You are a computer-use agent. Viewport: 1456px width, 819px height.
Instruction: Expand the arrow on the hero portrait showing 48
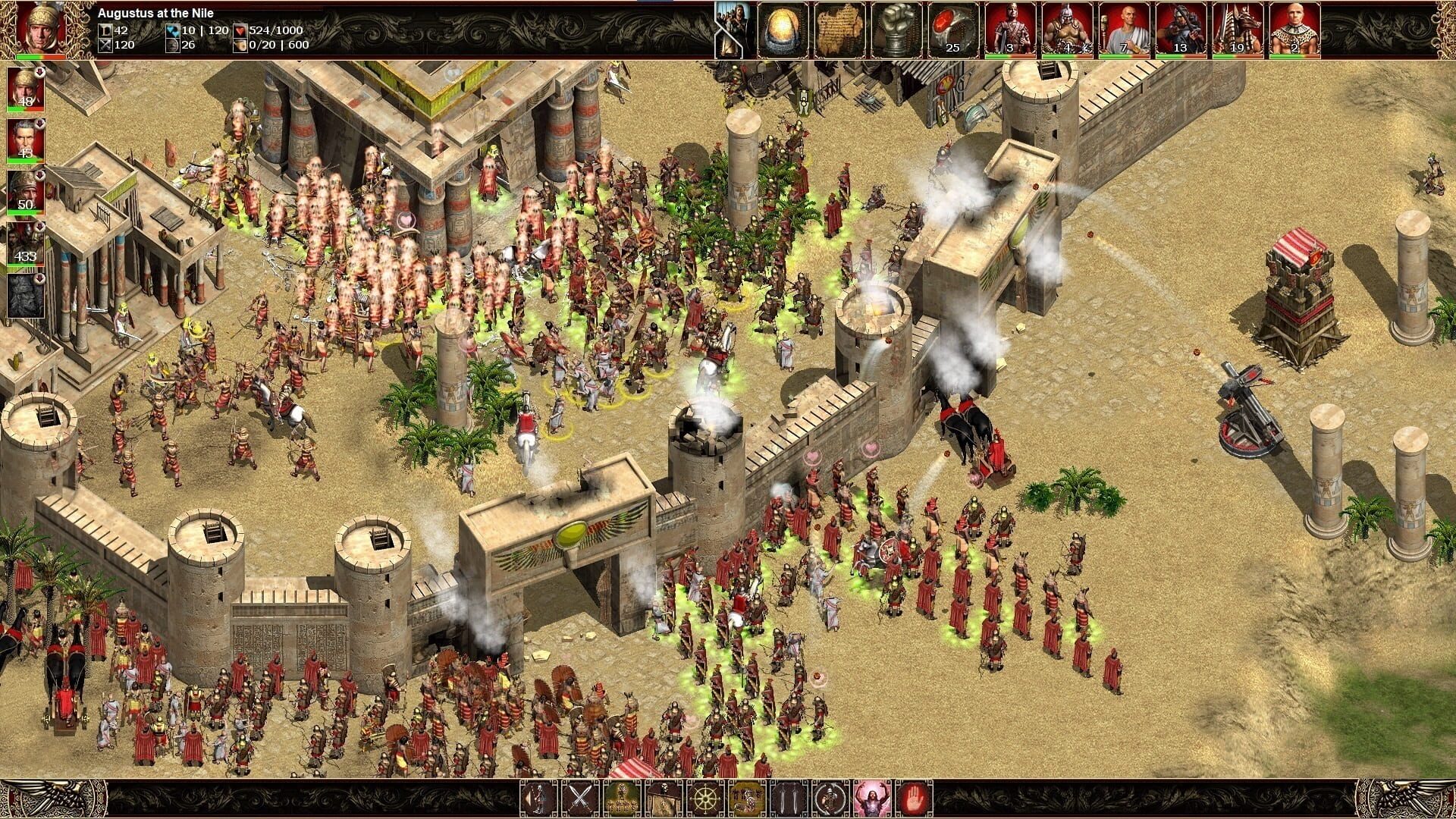[x=39, y=72]
